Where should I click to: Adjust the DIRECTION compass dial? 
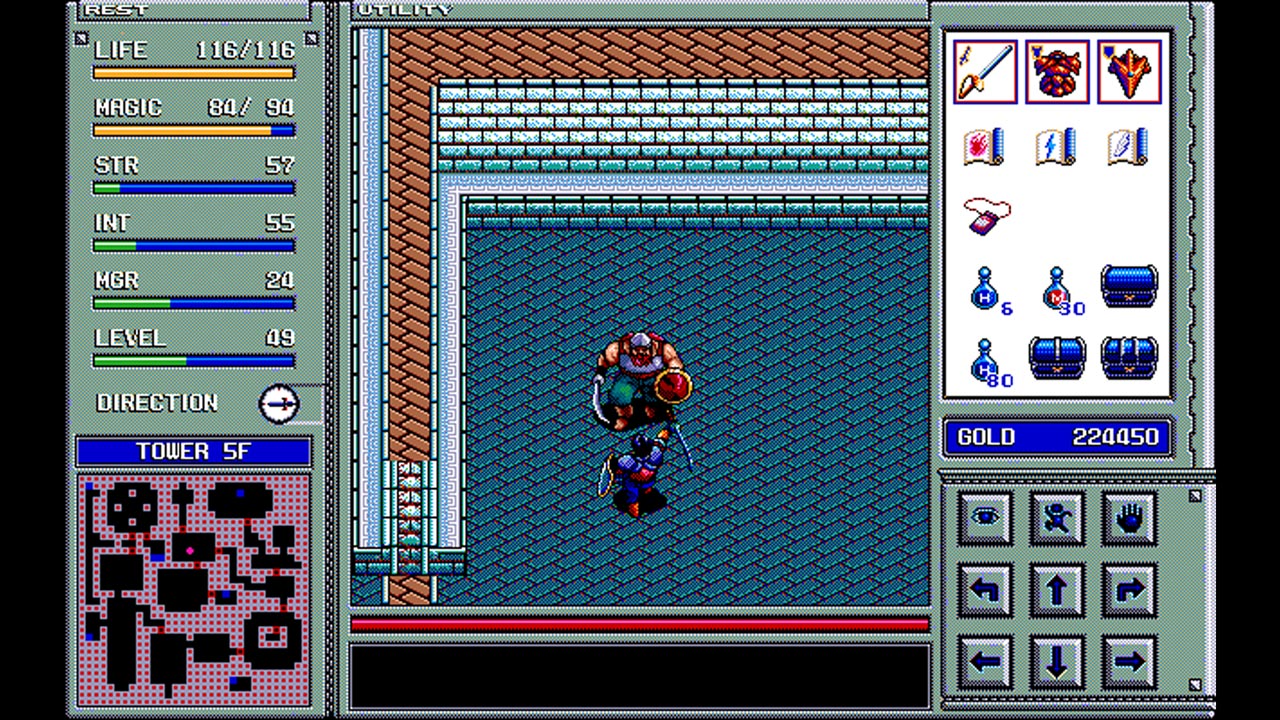[x=280, y=402]
